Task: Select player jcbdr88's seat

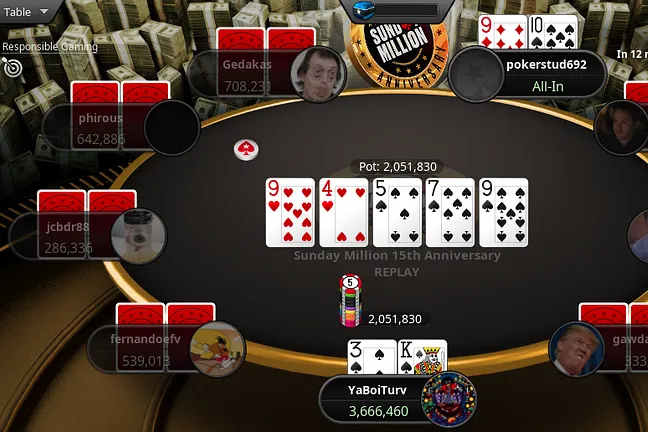Action: tap(68, 236)
